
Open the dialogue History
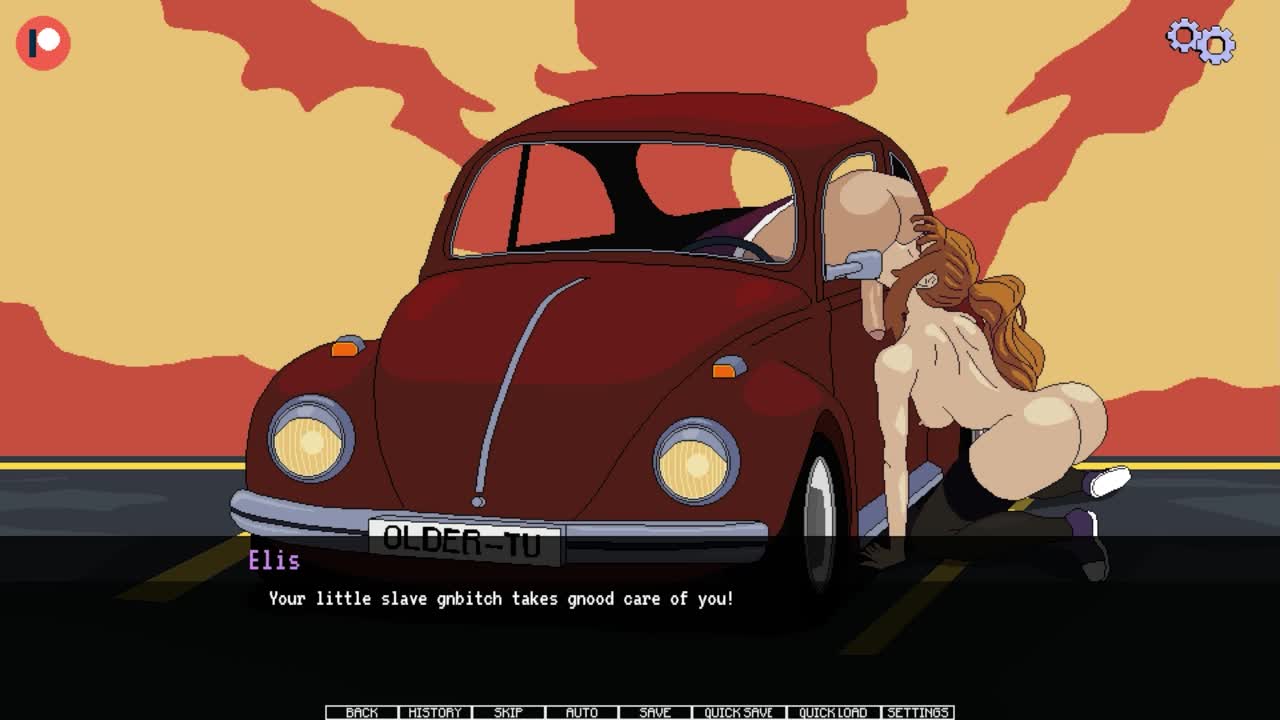point(435,712)
